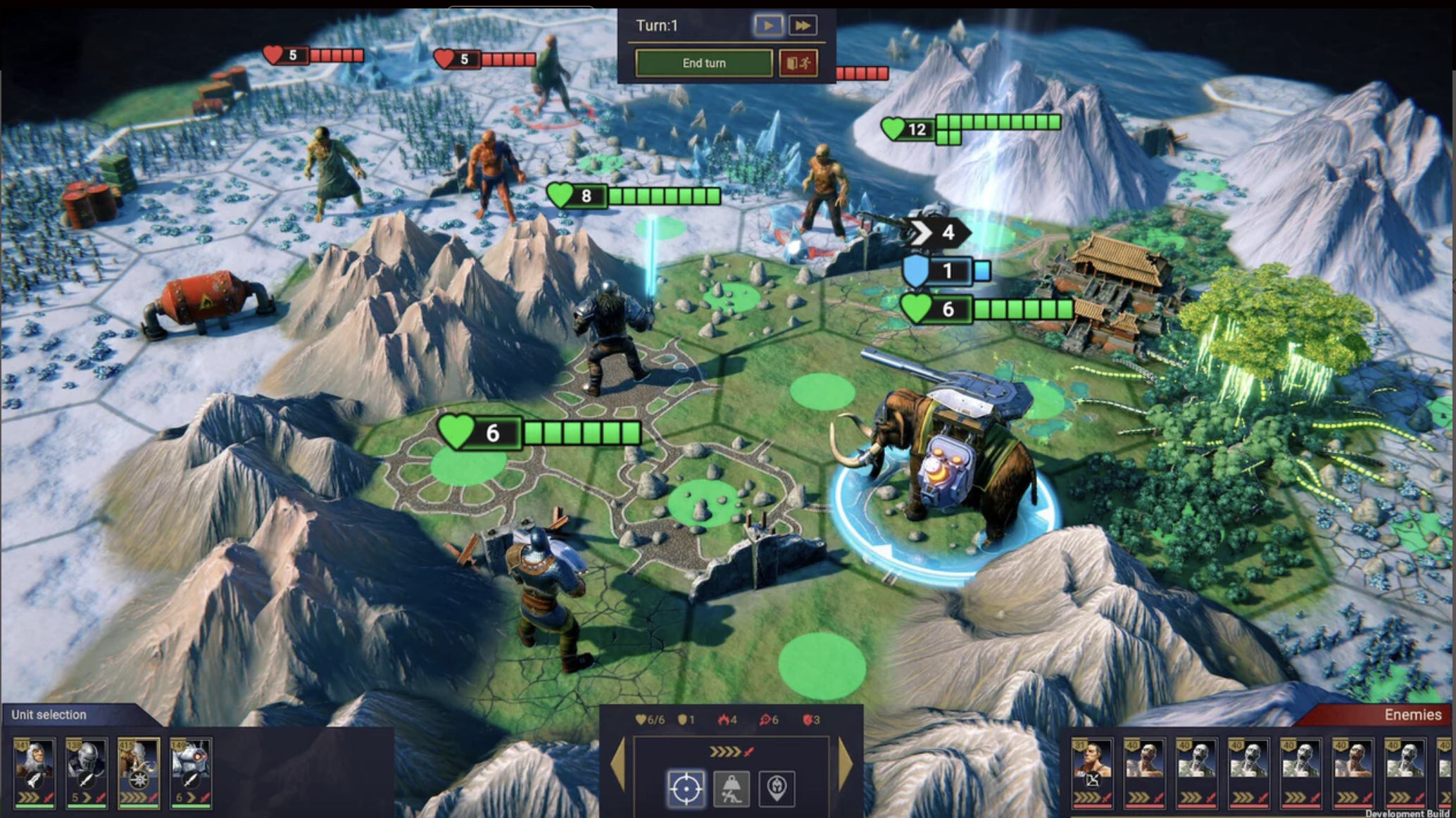Image resolution: width=1456 pixels, height=818 pixels.
Task: Open previous unit ability page with left arrow
Action: (x=619, y=765)
